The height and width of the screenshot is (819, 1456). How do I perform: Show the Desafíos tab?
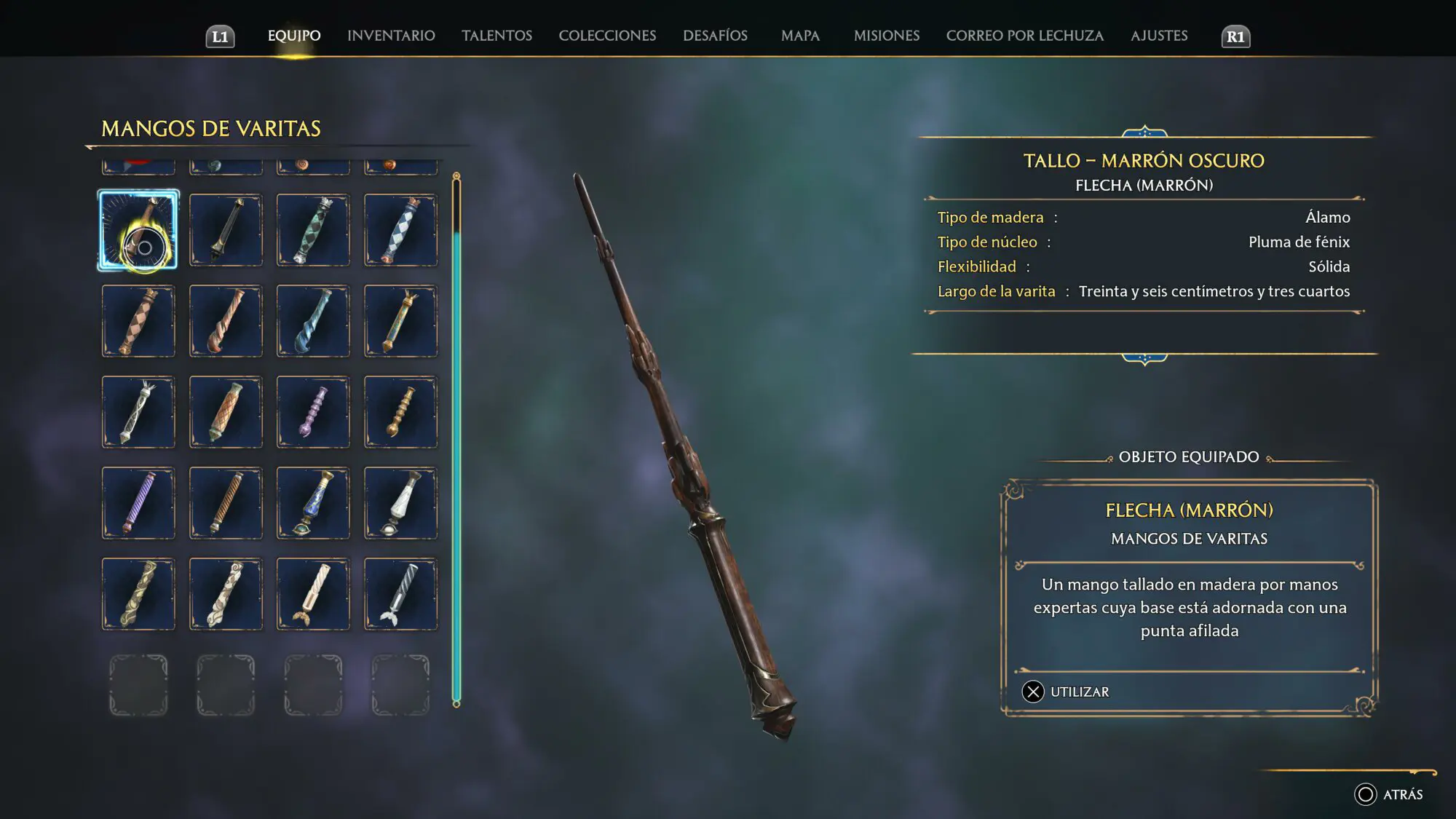[x=715, y=36]
